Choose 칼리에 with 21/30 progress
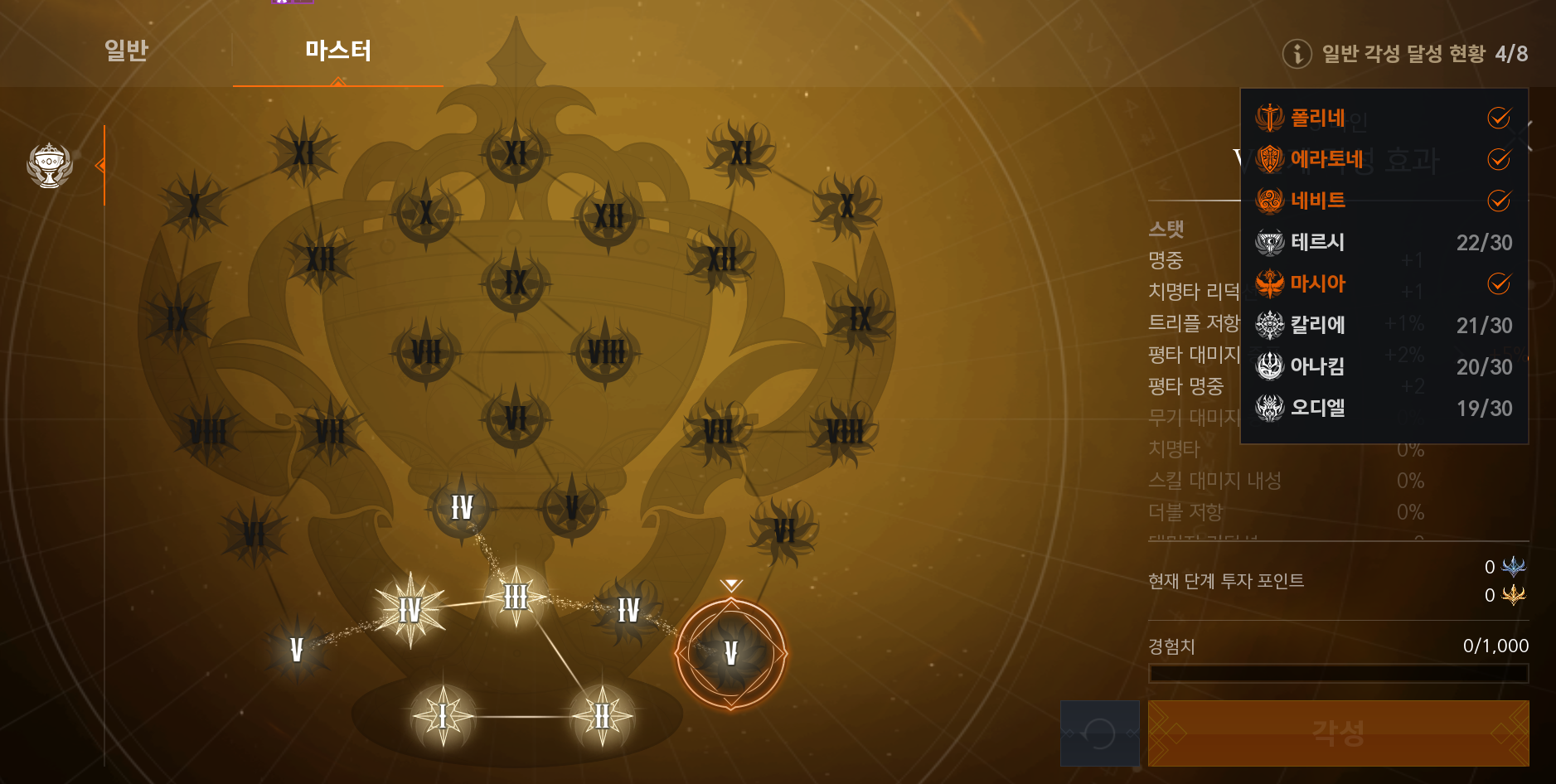The image size is (1556, 784). click(x=1383, y=325)
